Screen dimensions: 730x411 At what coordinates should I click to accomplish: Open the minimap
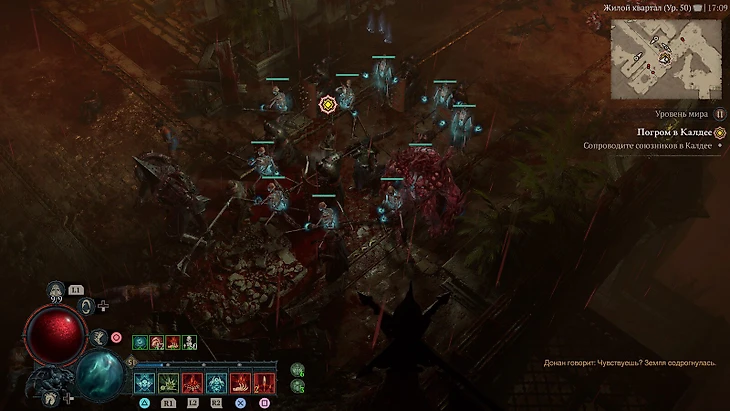(666, 60)
